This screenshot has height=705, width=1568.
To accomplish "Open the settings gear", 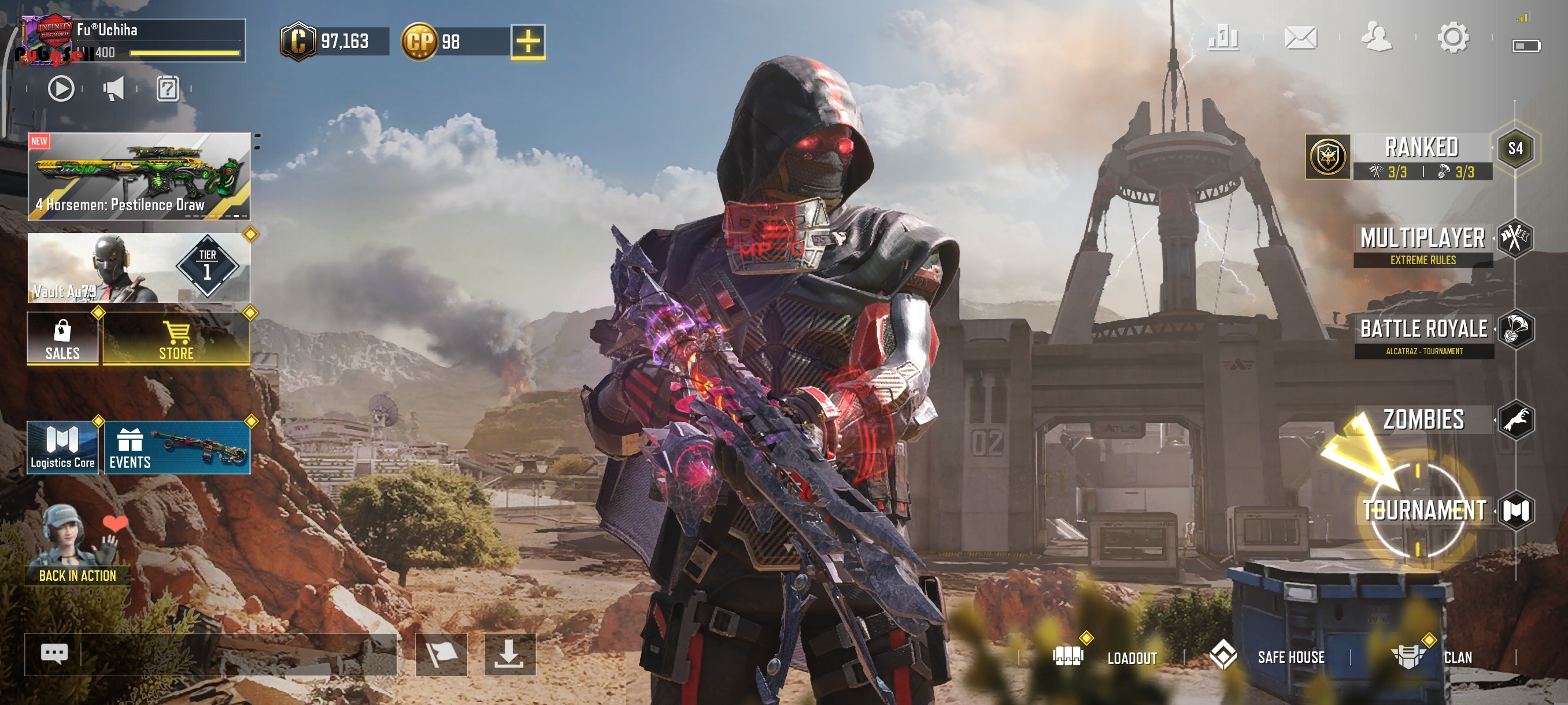I will point(1453,38).
